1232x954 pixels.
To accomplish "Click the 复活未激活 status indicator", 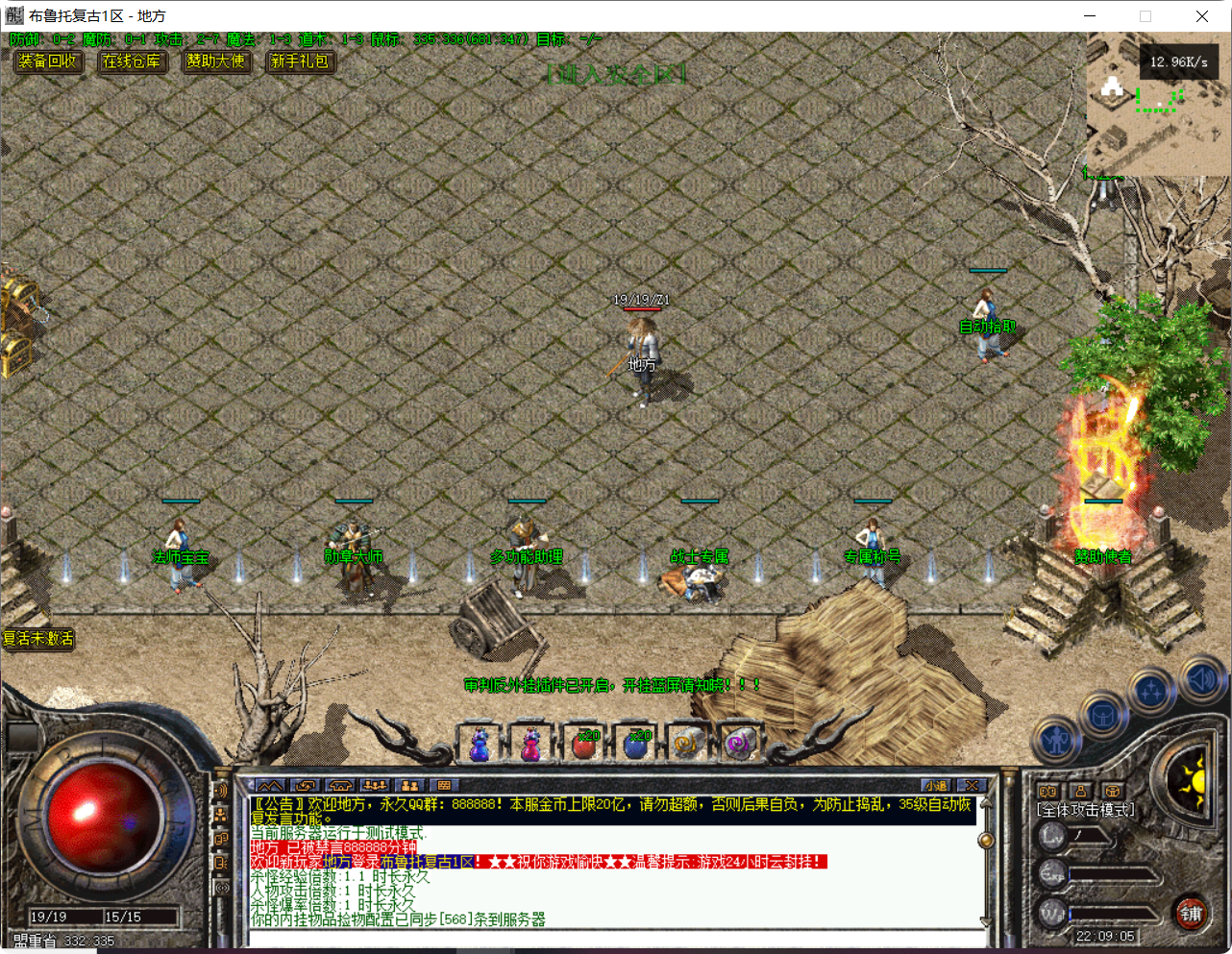I will (x=37, y=638).
